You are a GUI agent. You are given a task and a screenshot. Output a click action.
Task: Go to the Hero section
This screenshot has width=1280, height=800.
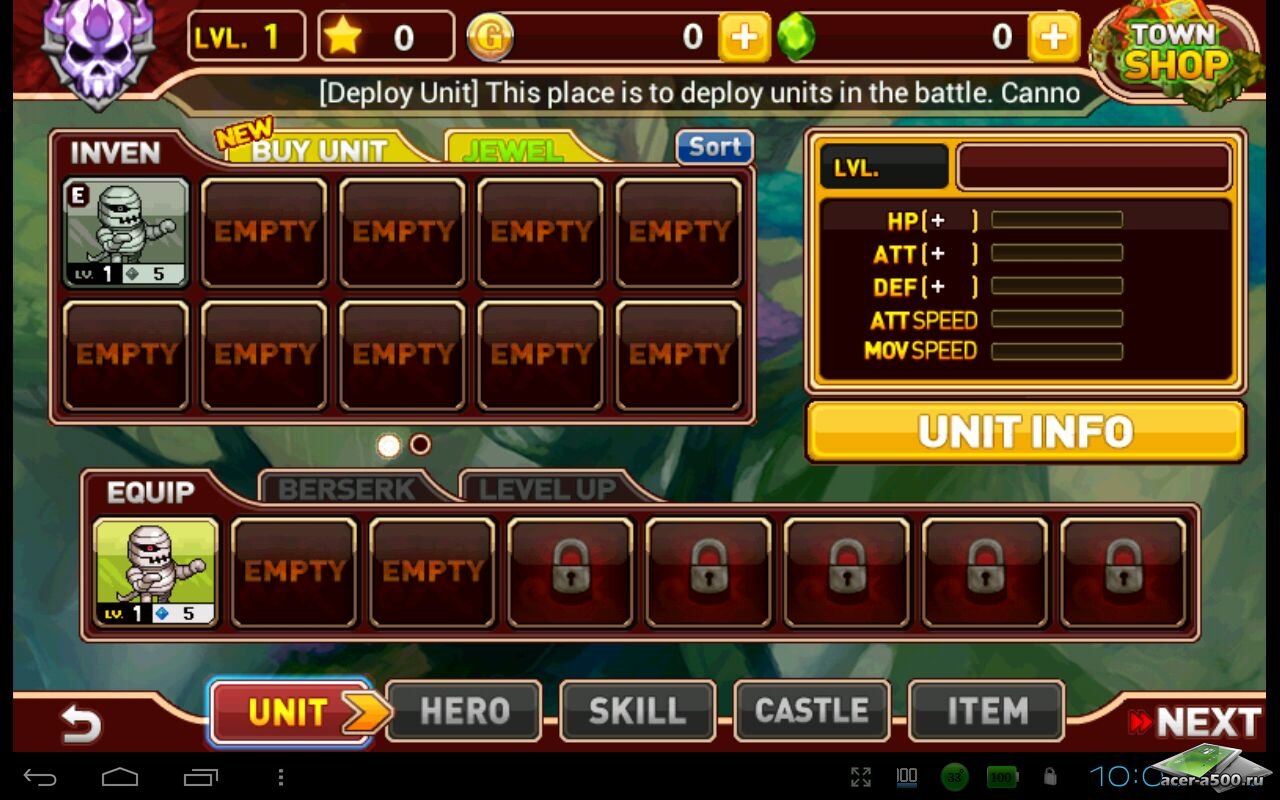coord(464,712)
